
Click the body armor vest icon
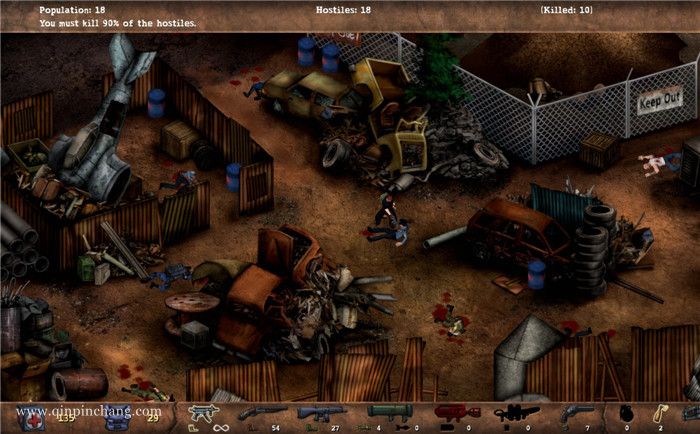click(x=119, y=416)
